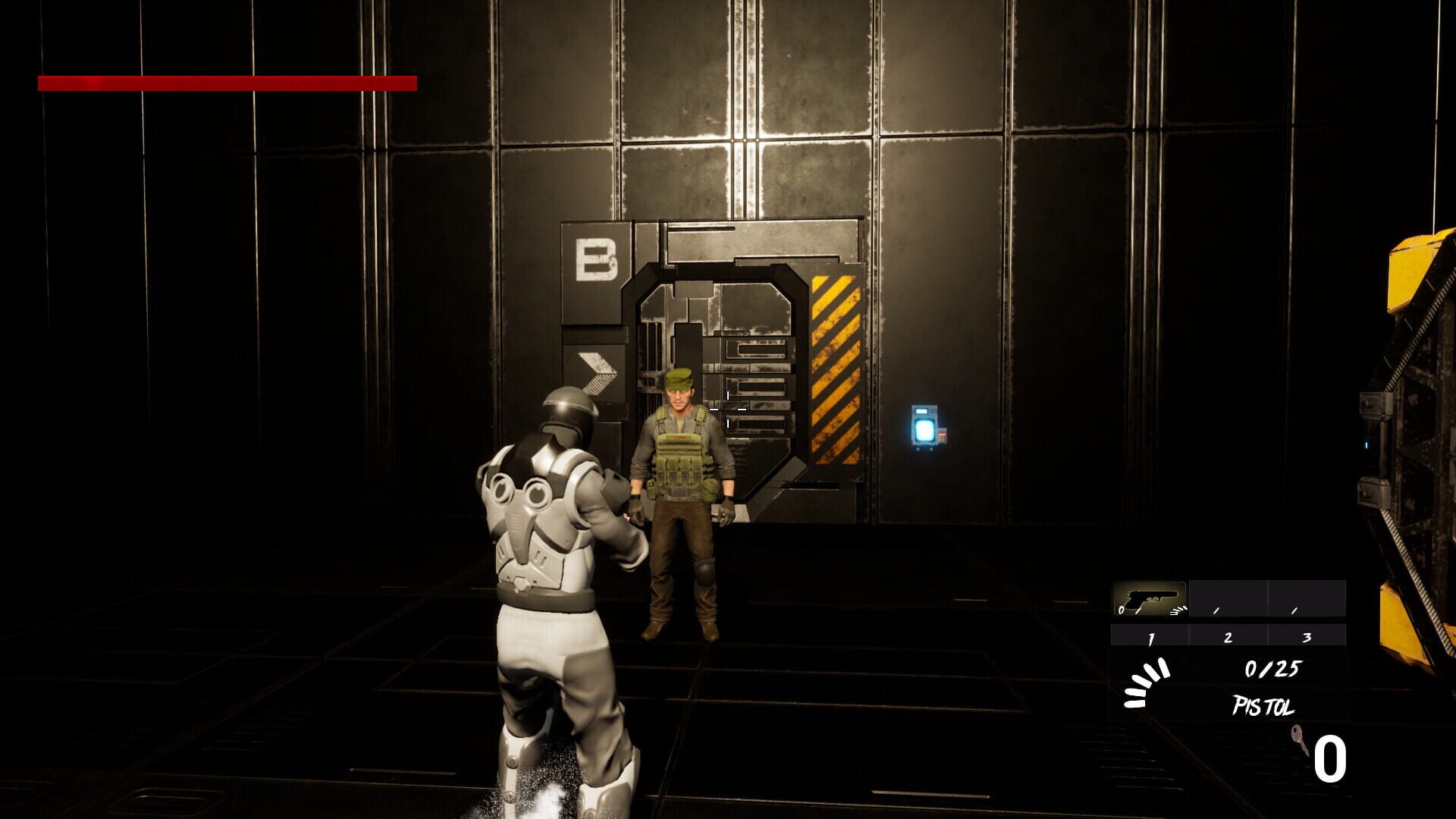Click the orange card slot beside the keypad

pos(942,436)
